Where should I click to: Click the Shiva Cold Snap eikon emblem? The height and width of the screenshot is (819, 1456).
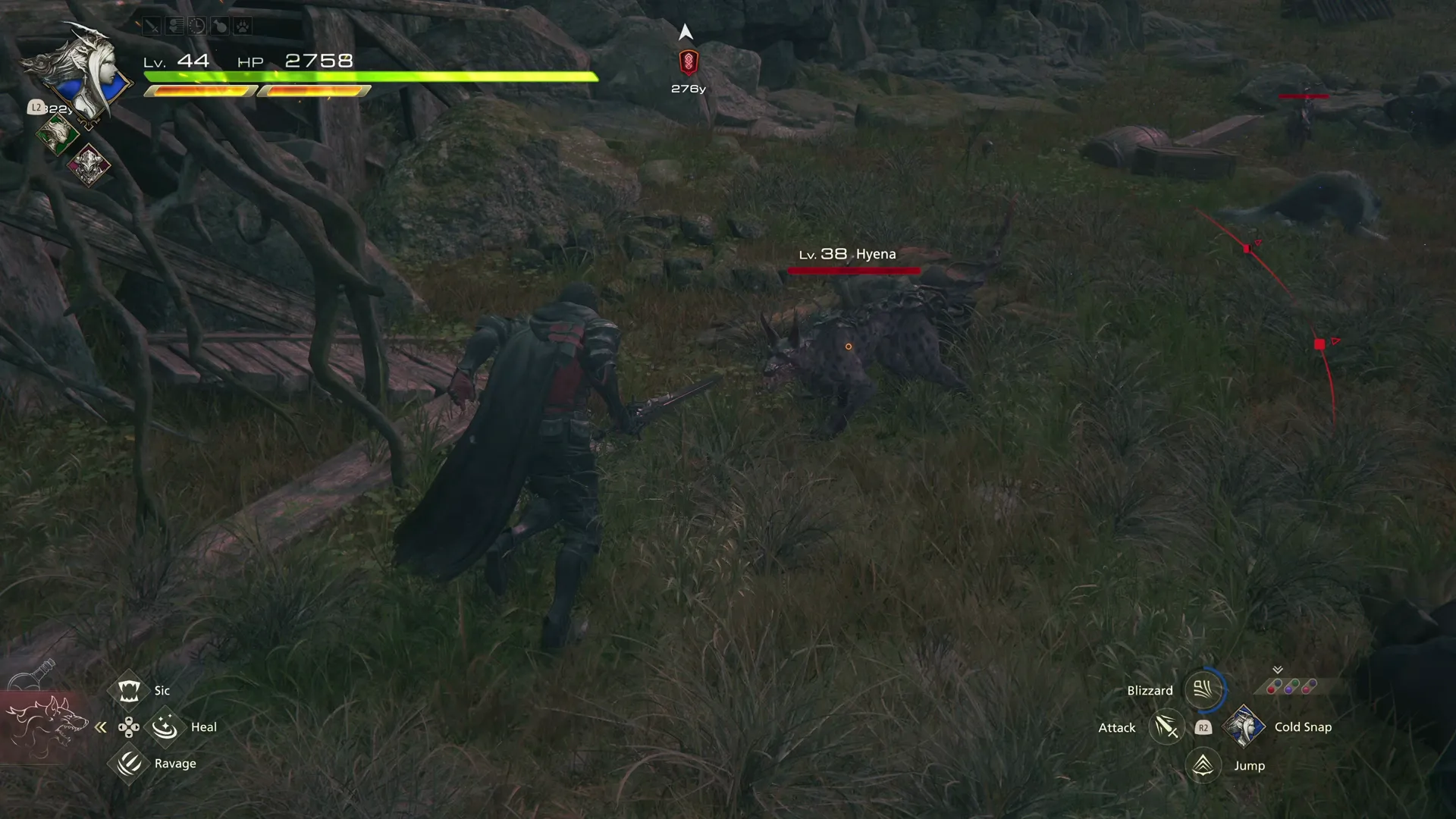(x=1244, y=727)
